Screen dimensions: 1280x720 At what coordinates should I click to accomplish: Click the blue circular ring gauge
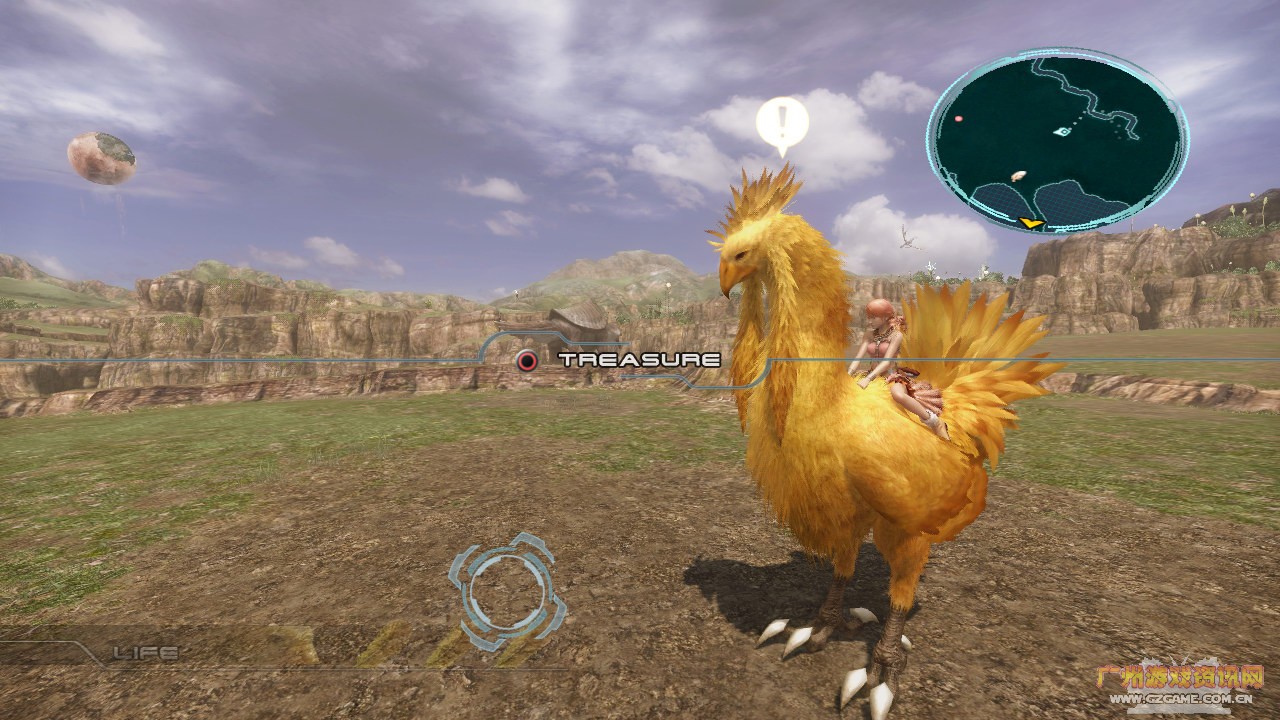[x=506, y=591]
